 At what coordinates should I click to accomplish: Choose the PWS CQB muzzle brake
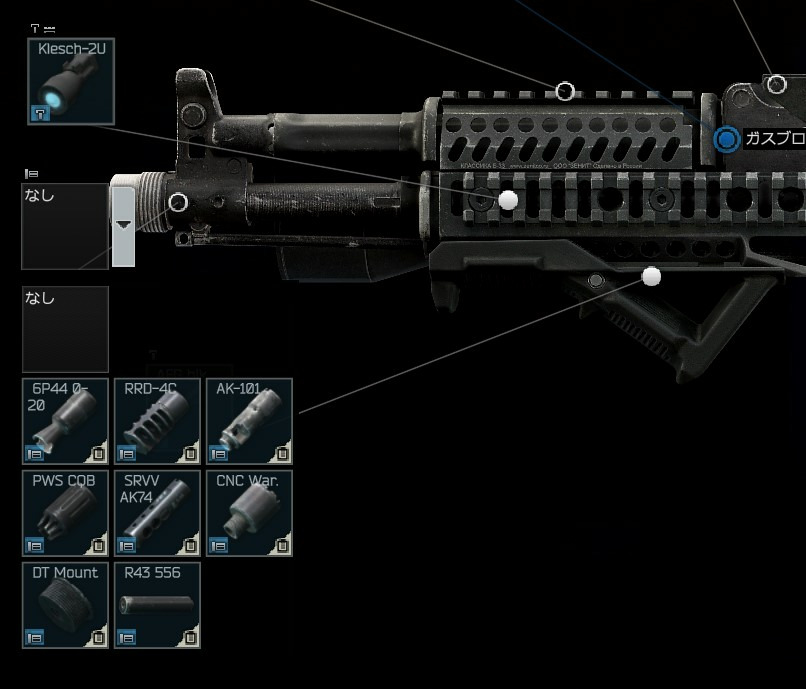click(65, 513)
